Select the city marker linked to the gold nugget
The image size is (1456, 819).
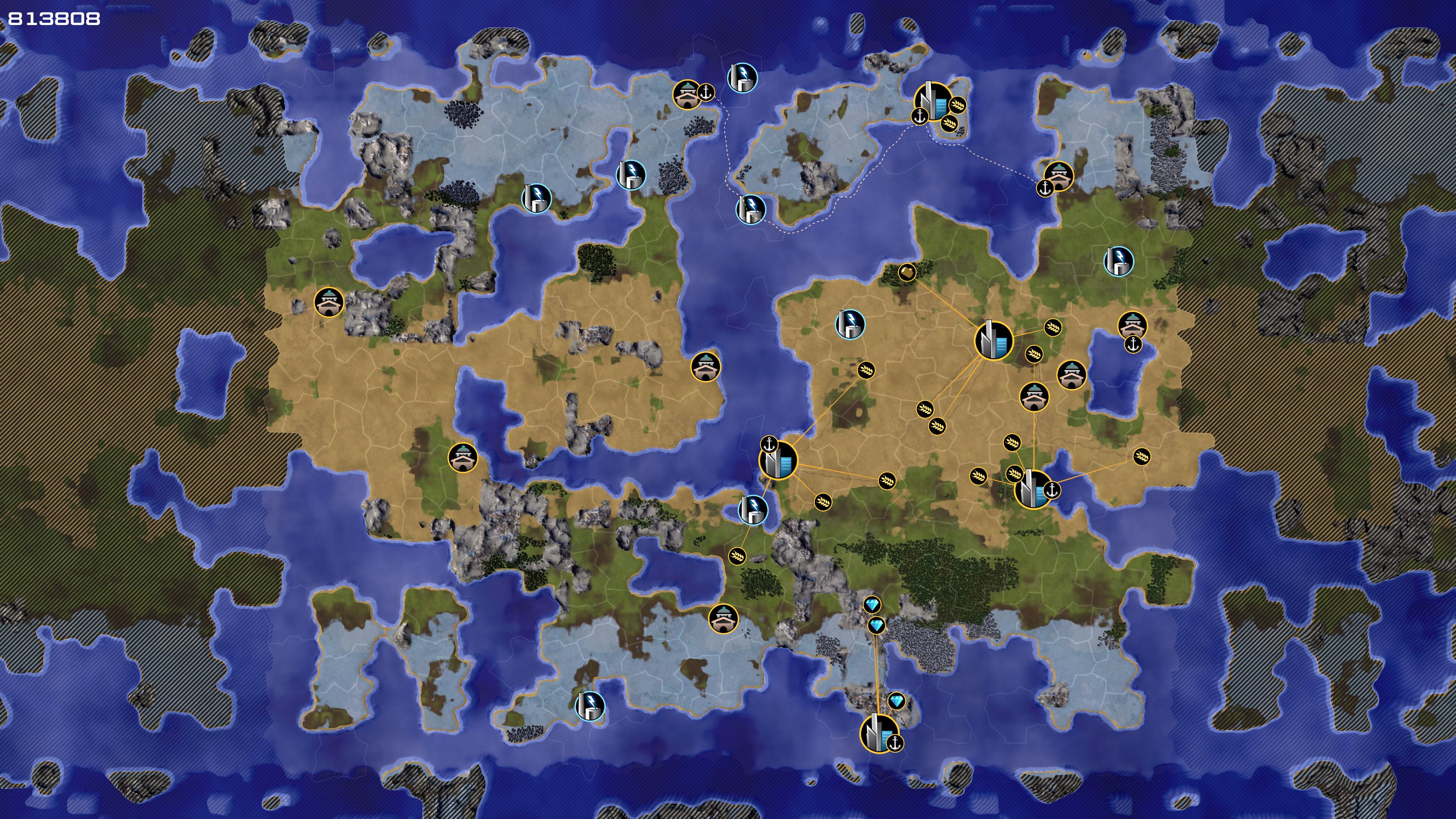coord(993,340)
